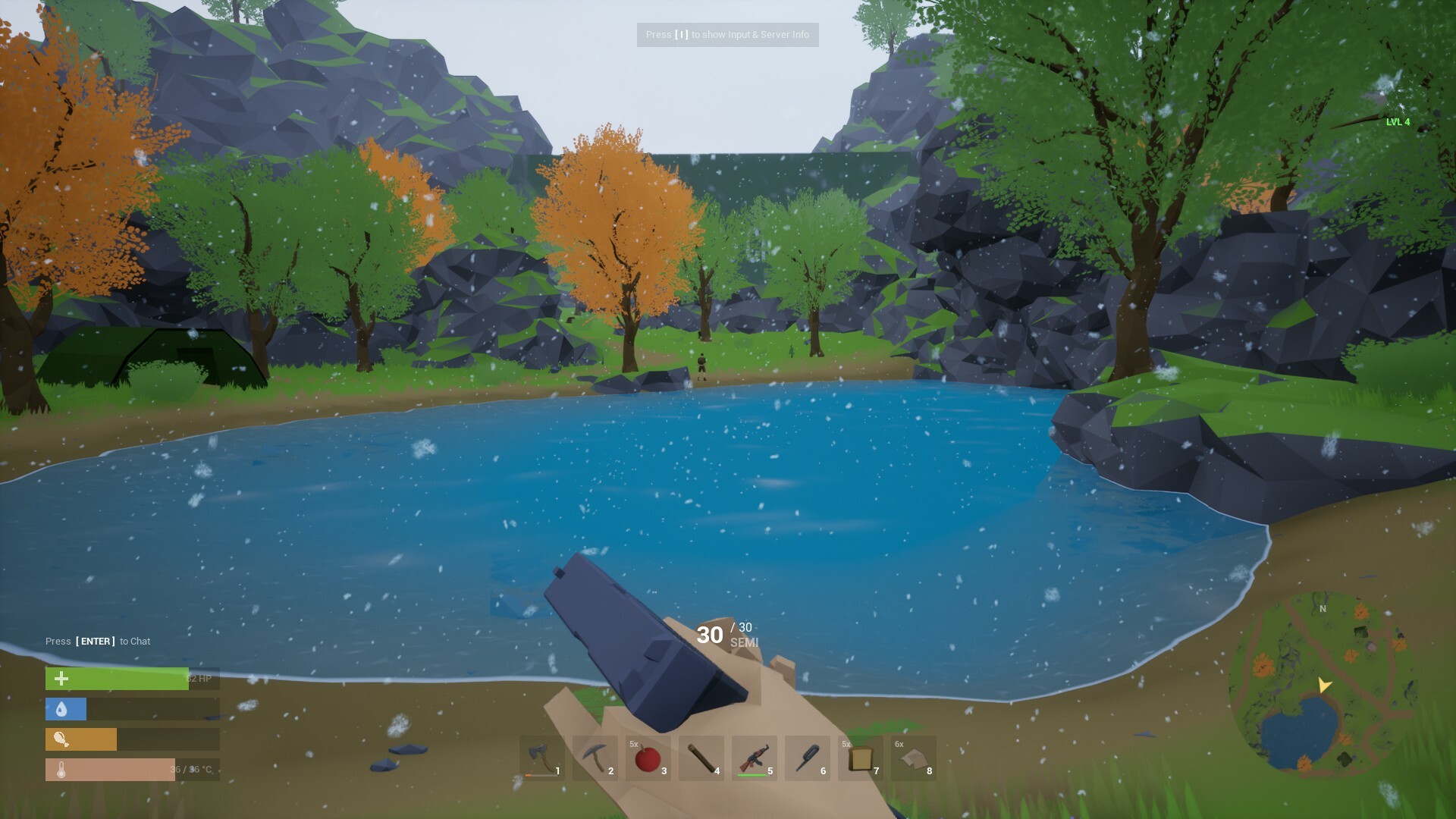
Task: Click the Press ENTER to Chat prompt
Action: [98, 641]
